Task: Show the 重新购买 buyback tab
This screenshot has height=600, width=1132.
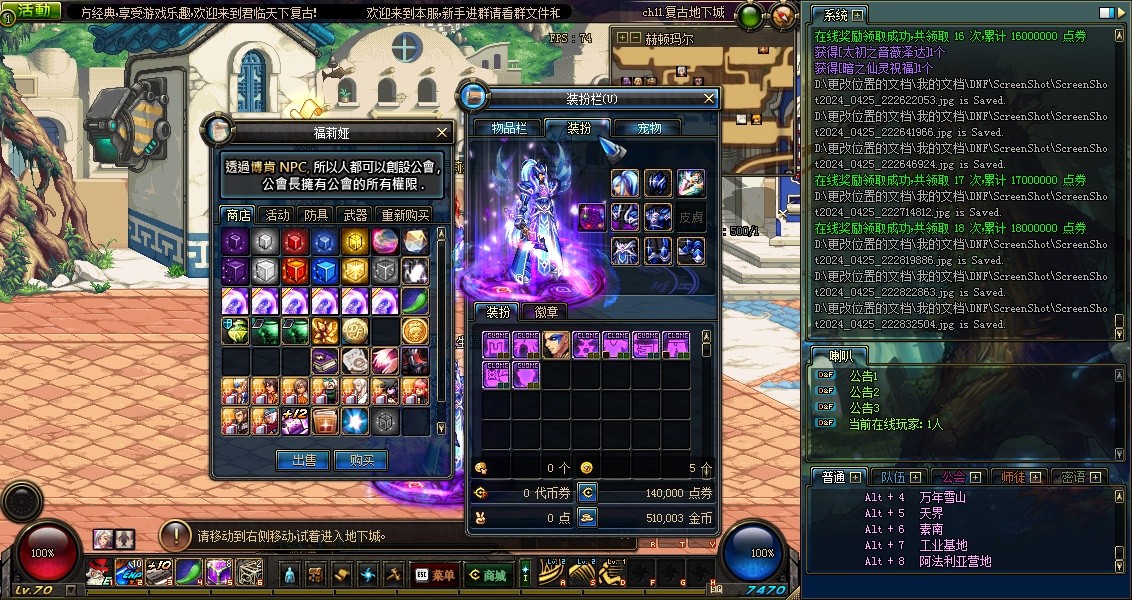Action: point(405,215)
